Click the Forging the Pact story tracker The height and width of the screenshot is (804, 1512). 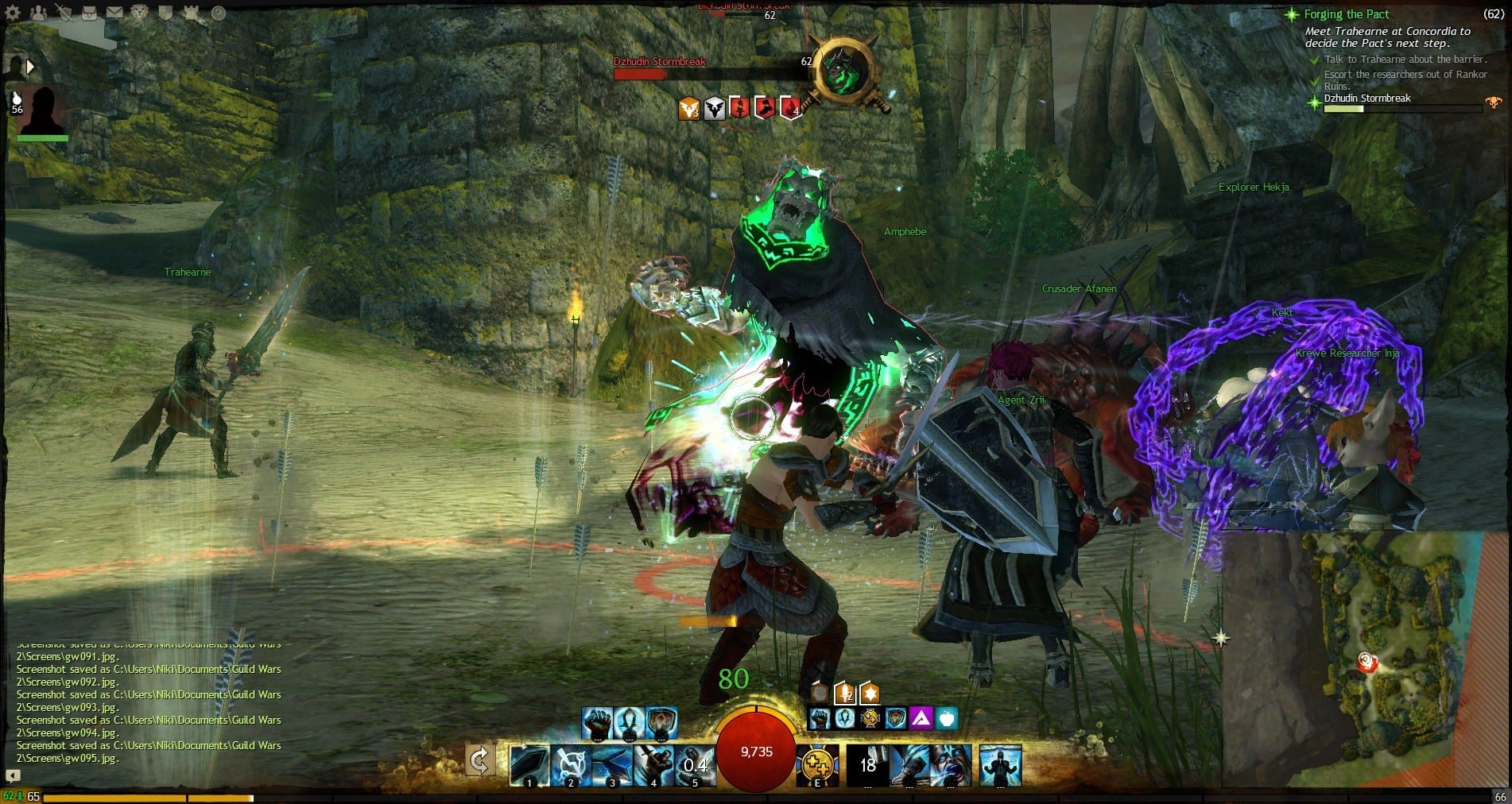(1347, 14)
